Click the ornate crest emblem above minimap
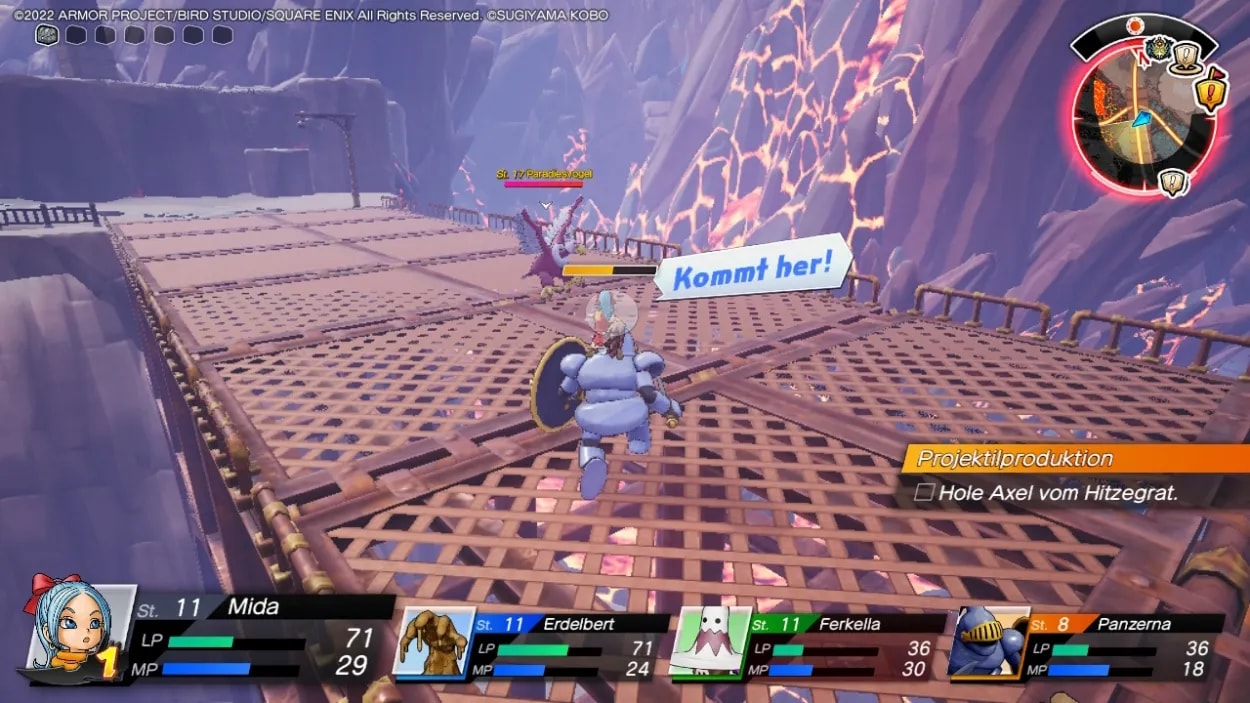 (1158, 46)
